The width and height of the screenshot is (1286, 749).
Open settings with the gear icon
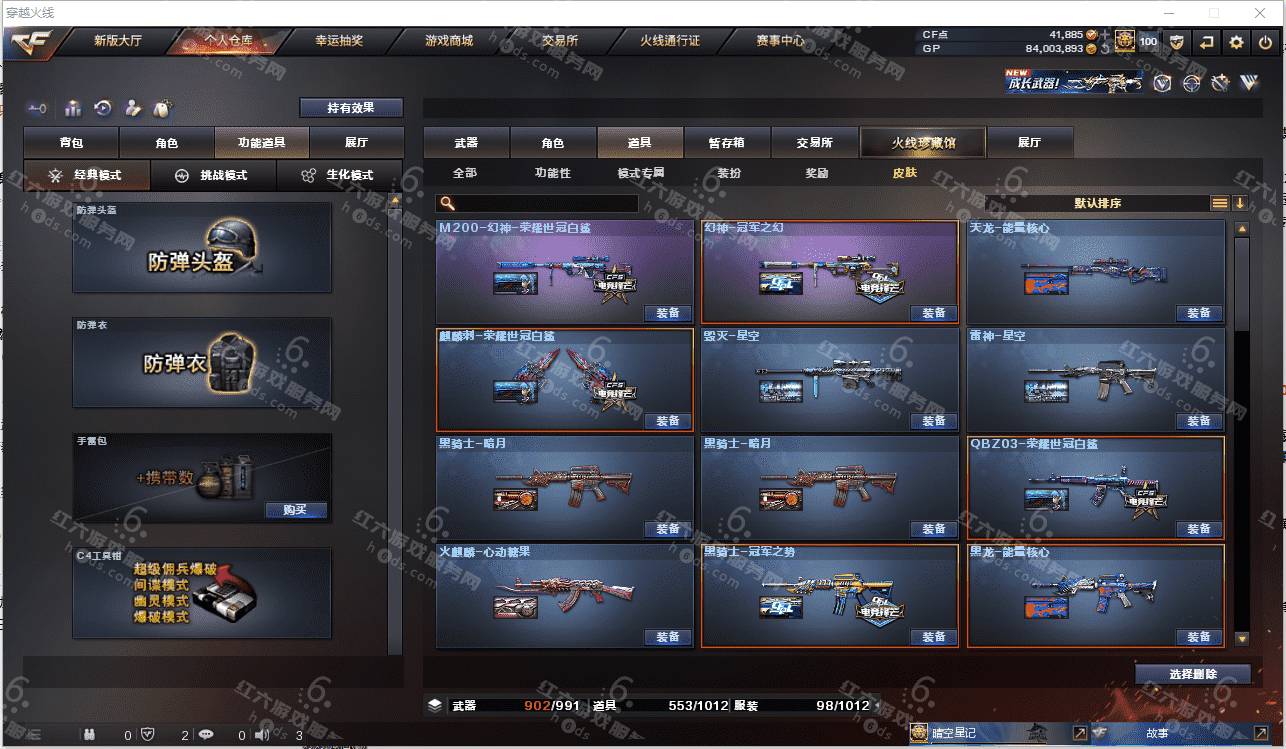tap(1236, 42)
